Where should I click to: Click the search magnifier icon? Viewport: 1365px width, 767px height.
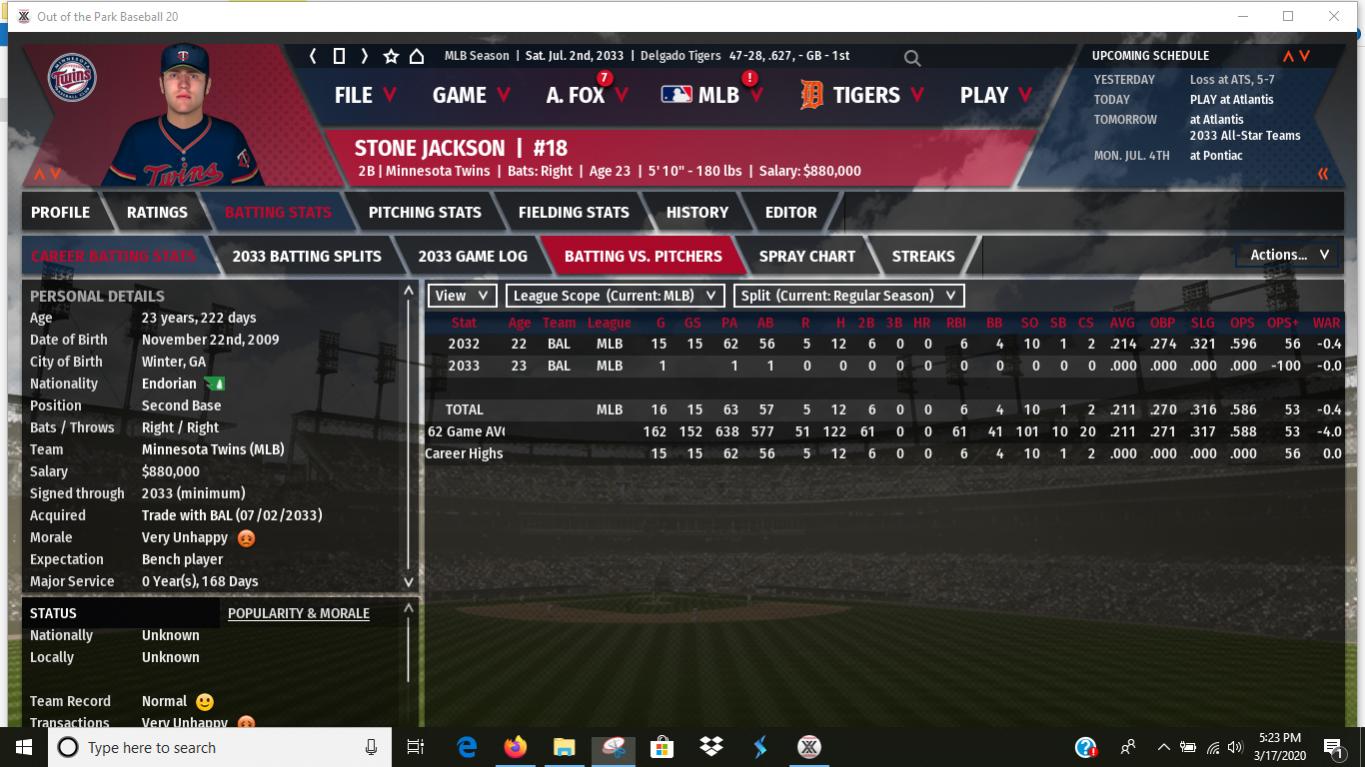coord(912,58)
